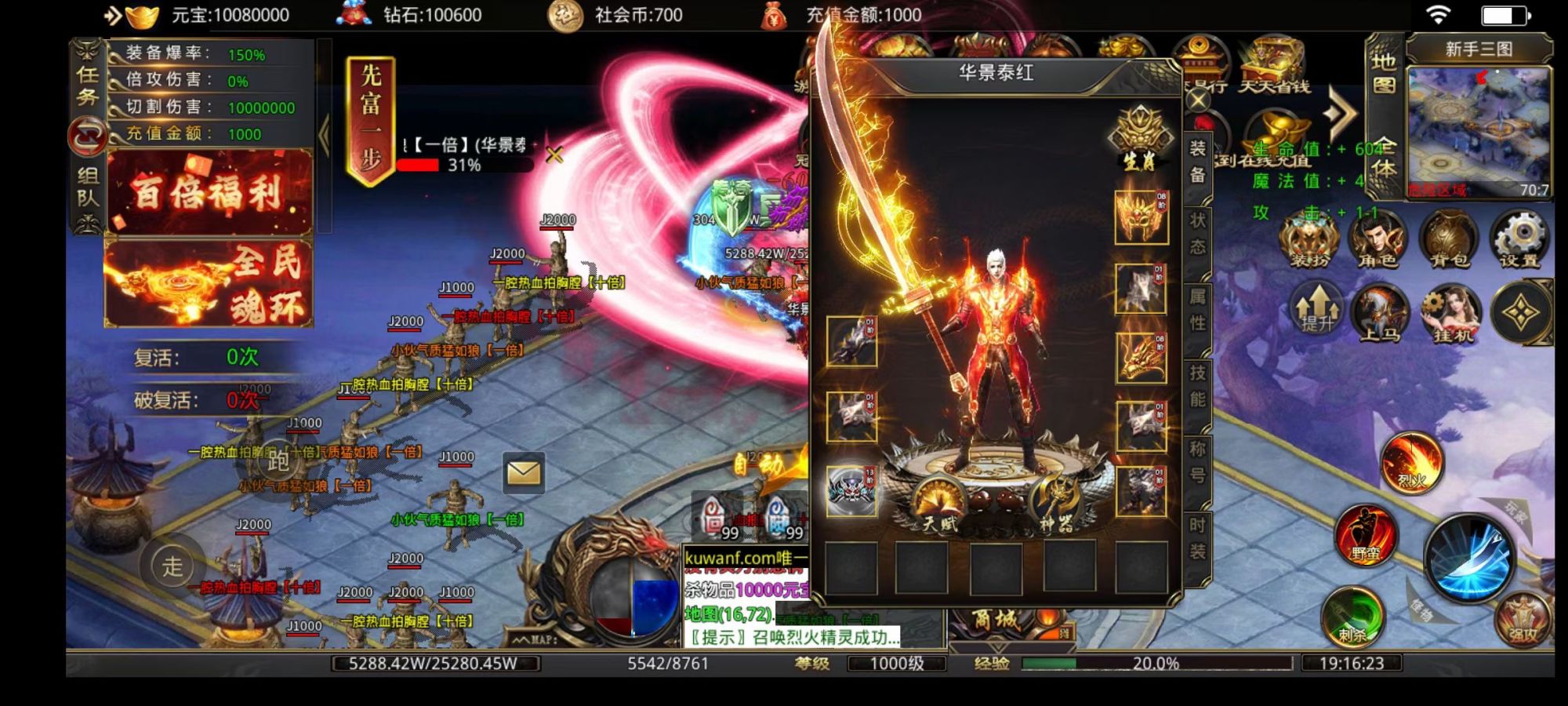Switch movement to 走 walk mode
The height and width of the screenshot is (706, 1568).
pyautogui.click(x=172, y=565)
